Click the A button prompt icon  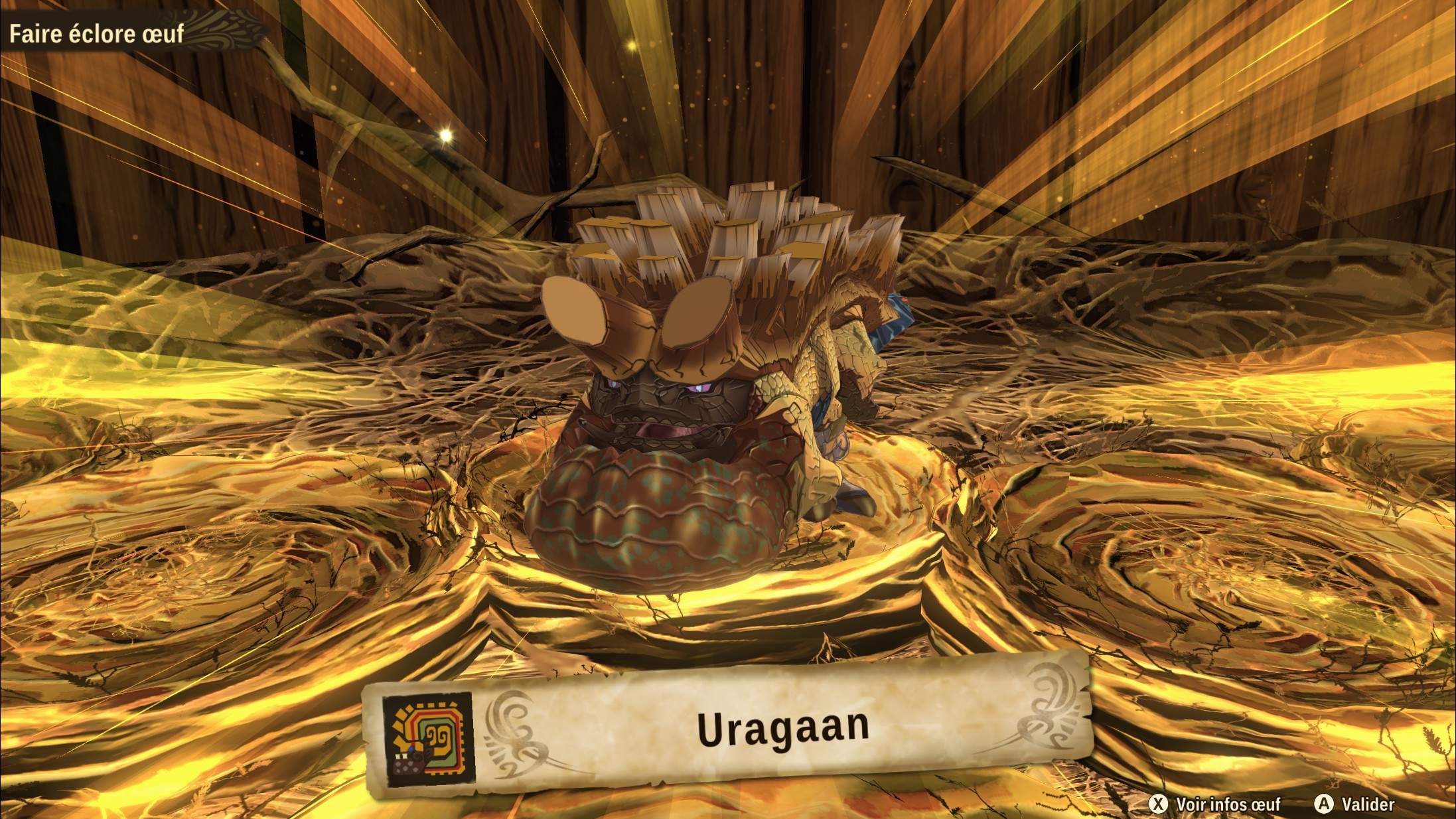point(1324,804)
